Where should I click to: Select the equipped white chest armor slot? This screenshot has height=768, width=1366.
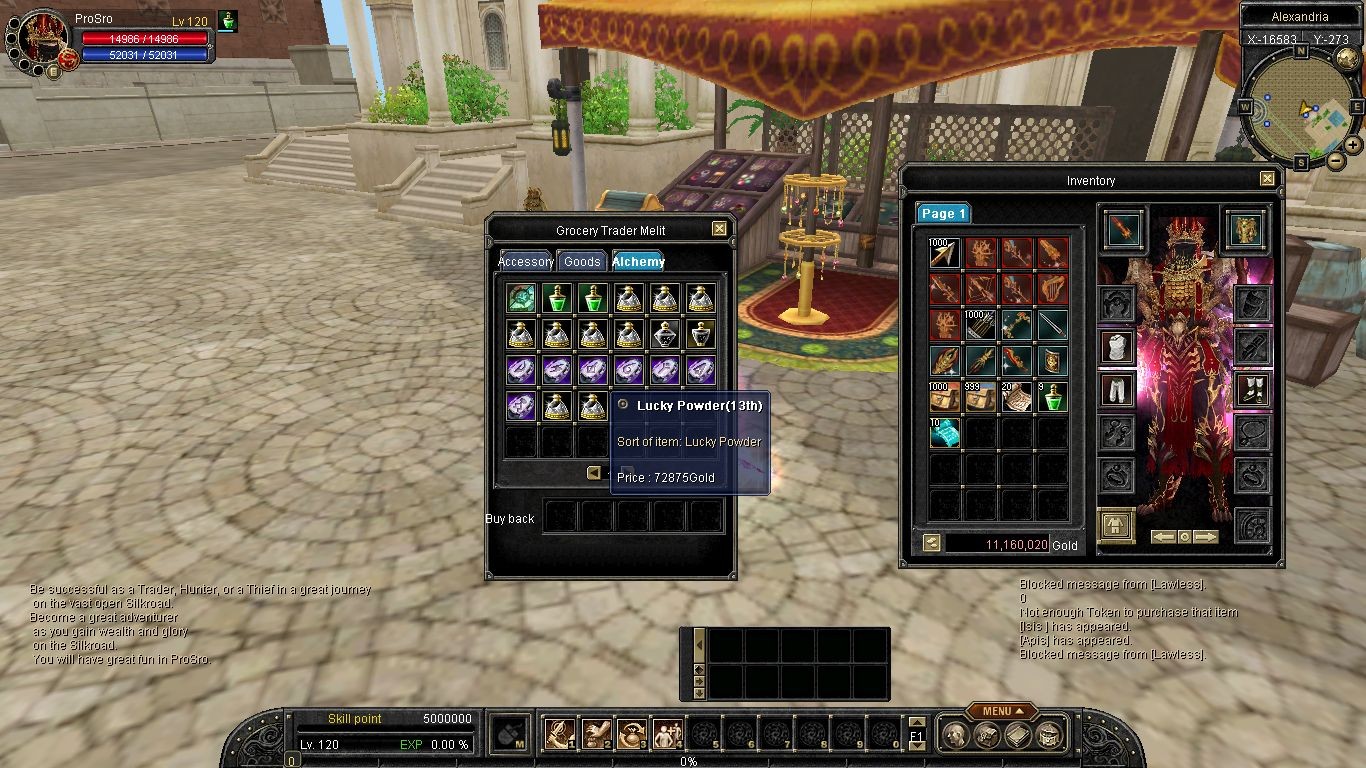[x=1117, y=347]
